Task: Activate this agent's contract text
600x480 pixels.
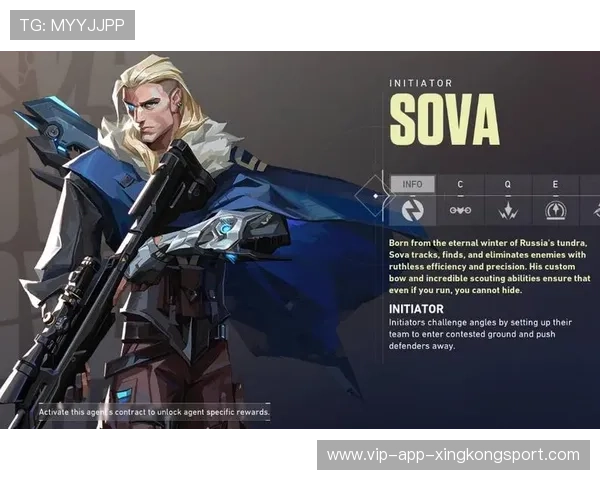Action: (x=154, y=412)
